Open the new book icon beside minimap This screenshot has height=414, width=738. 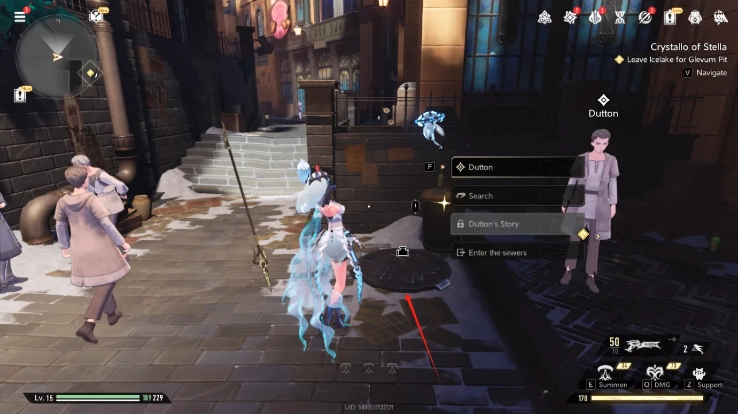click(x=96, y=16)
